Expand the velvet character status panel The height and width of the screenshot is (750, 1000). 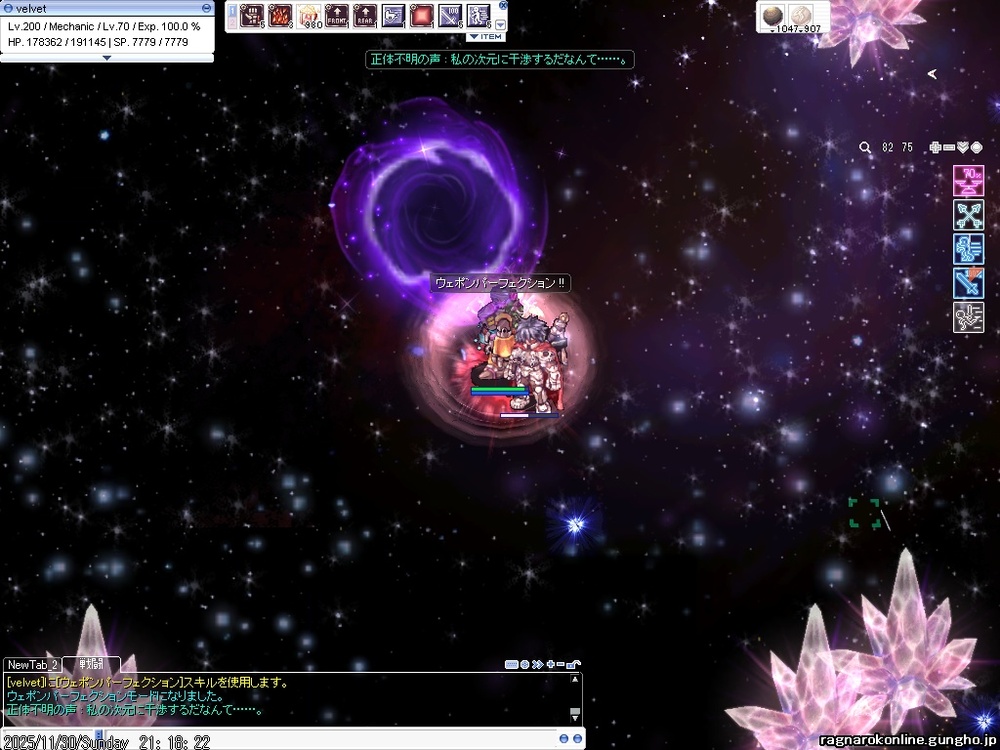(107, 58)
